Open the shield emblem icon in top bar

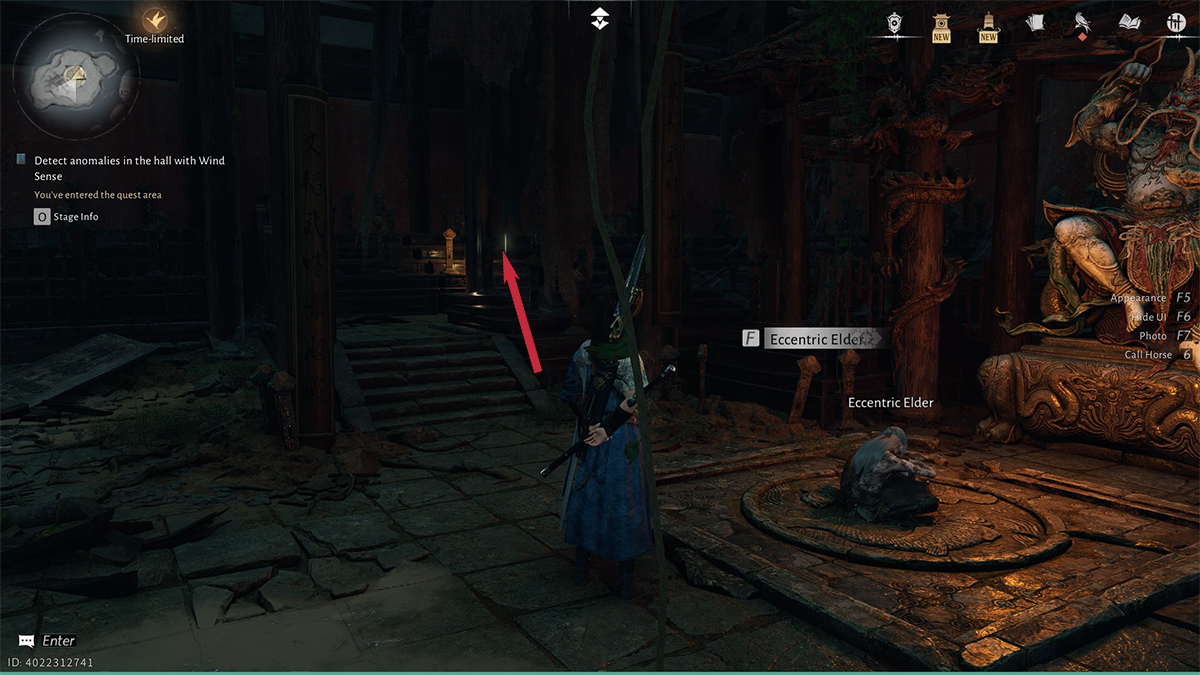pyautogui.click(x=894, y=23)
